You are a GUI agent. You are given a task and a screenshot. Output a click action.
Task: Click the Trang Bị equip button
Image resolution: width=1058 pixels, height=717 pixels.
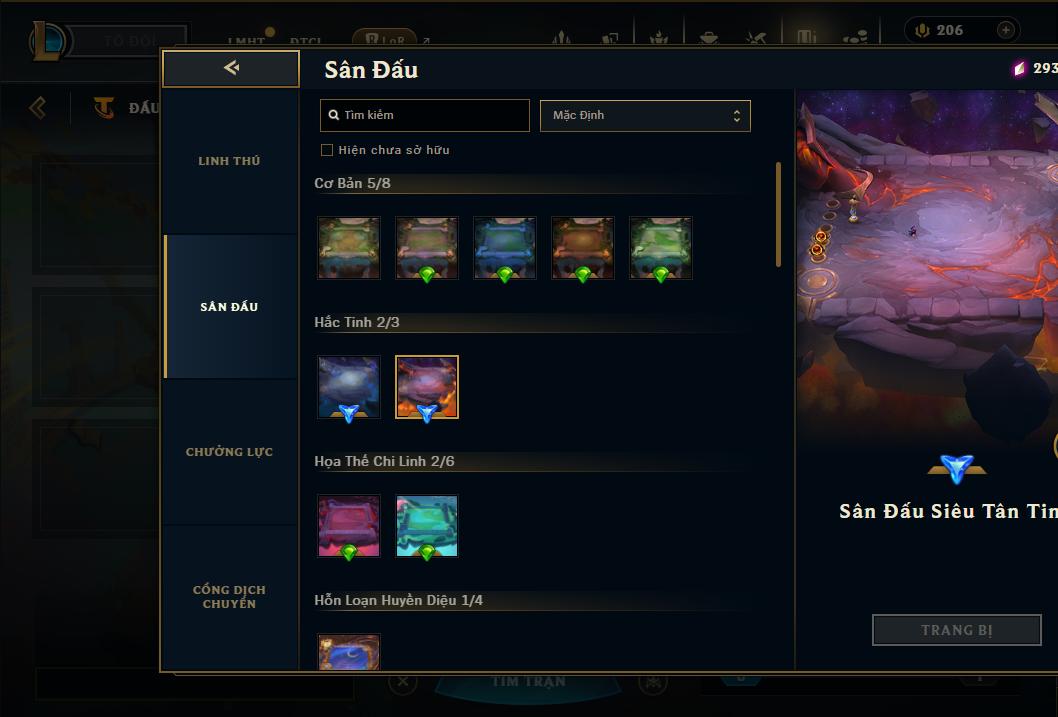[956, 630]
